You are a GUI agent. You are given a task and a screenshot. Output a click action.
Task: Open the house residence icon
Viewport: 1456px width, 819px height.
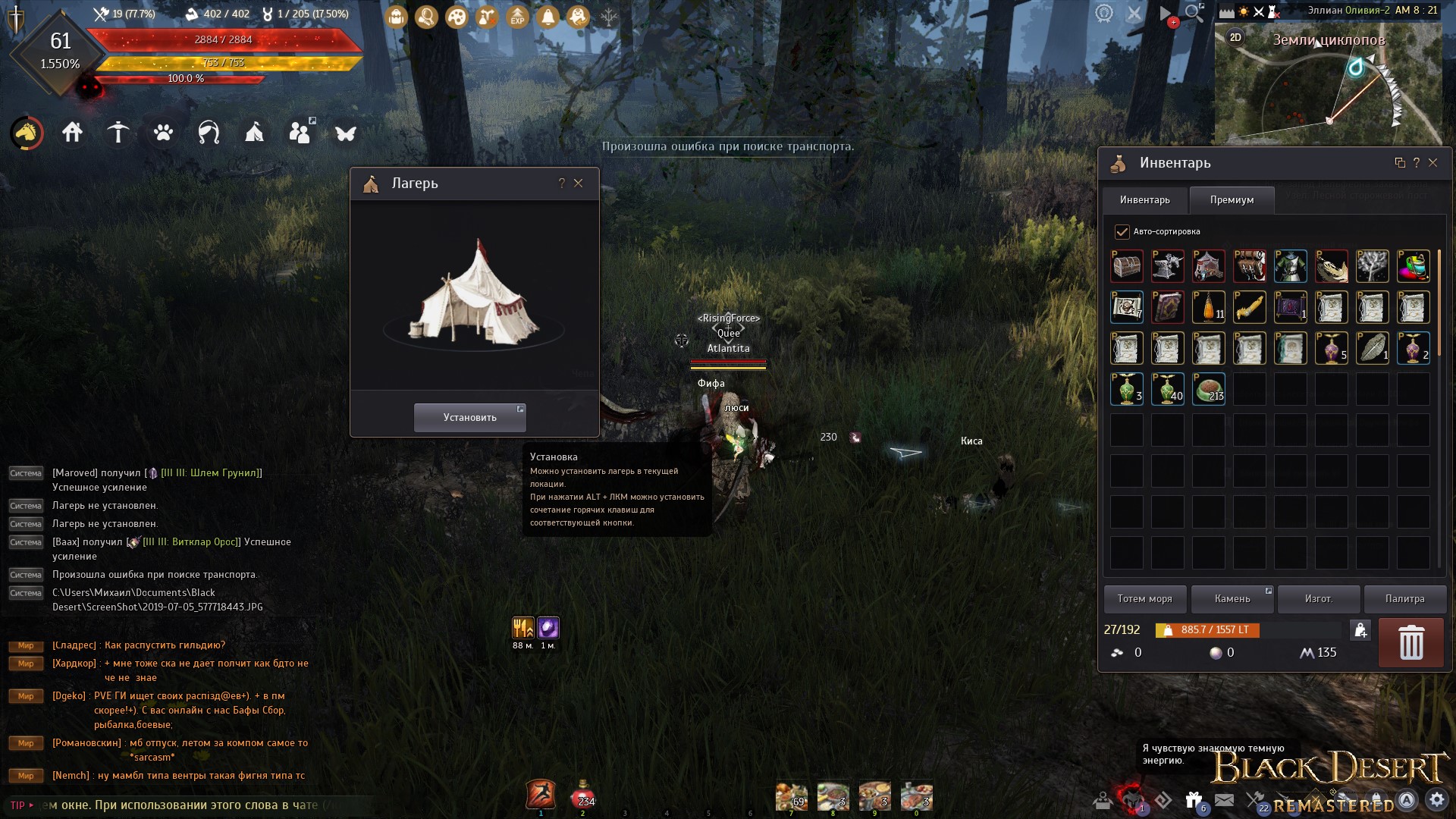(x=73, y=133)
